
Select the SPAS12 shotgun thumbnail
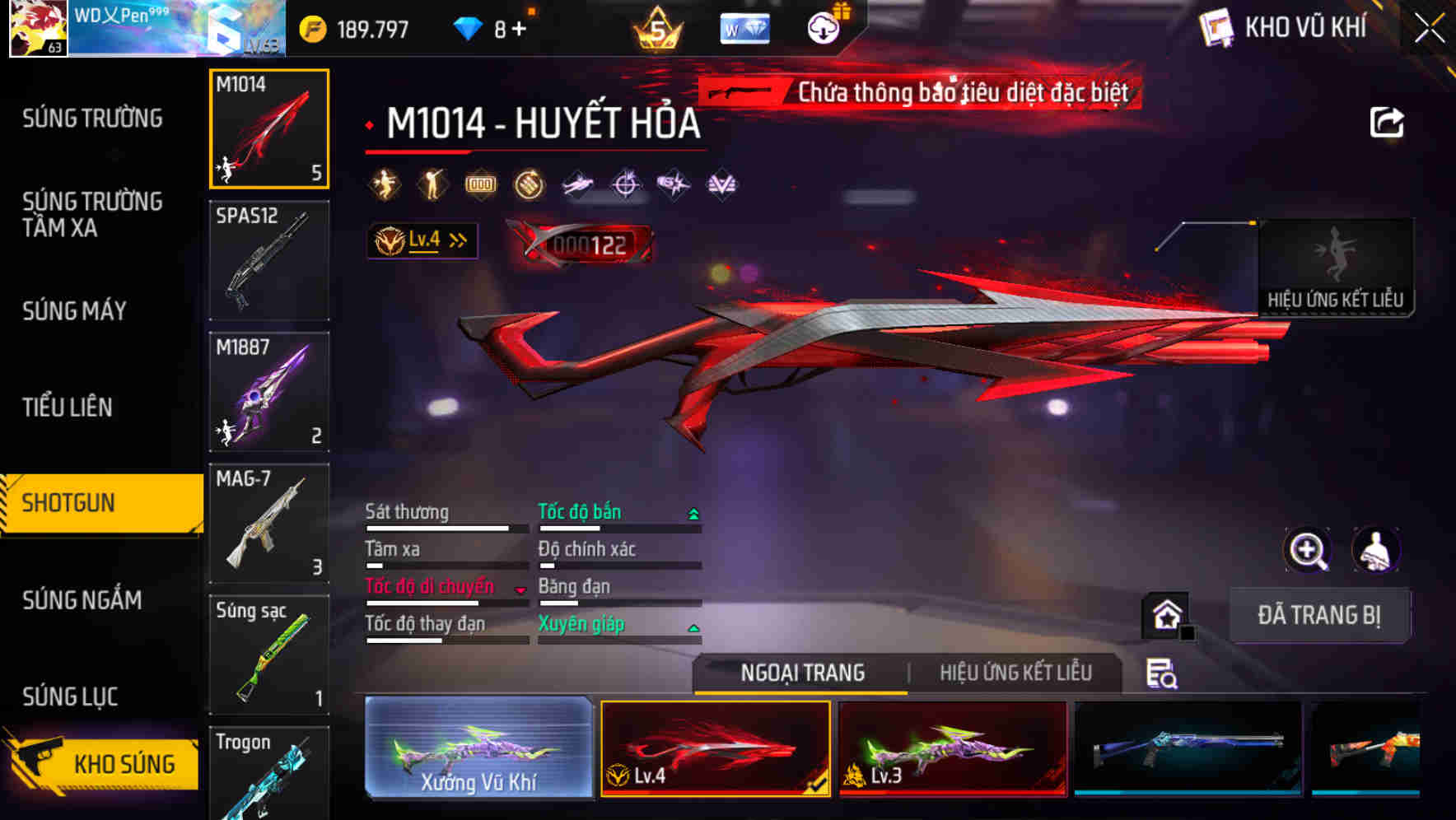[268, 259]
